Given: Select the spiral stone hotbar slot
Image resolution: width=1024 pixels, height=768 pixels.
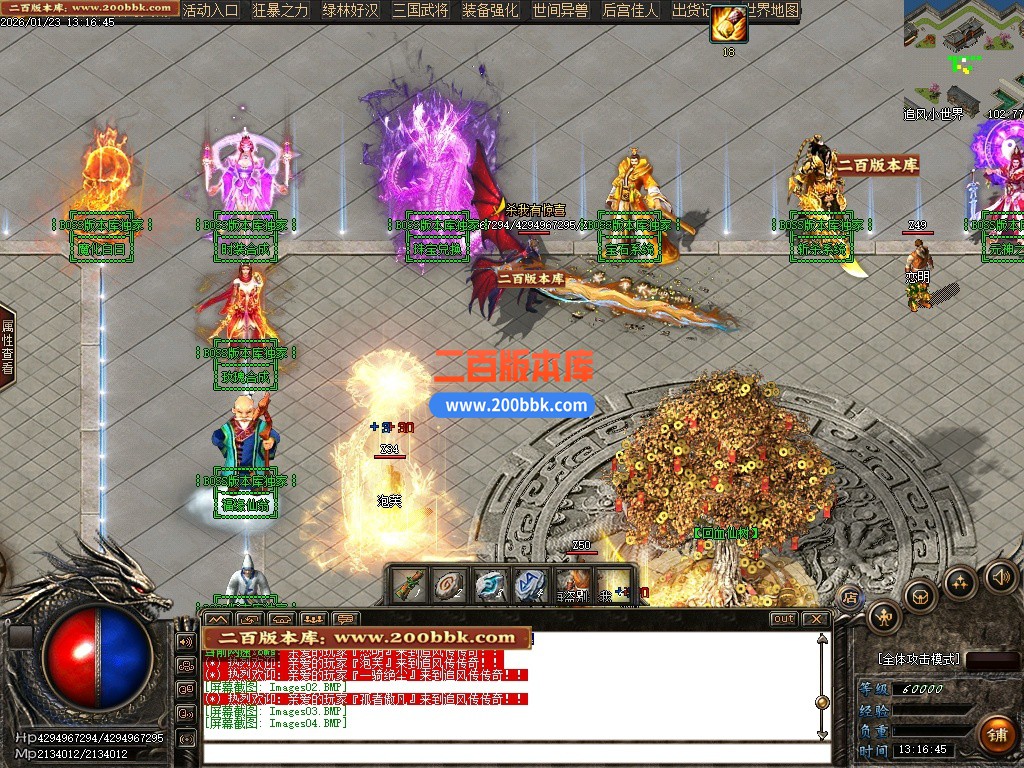Looking at the screenshot, I should [449, 584].
